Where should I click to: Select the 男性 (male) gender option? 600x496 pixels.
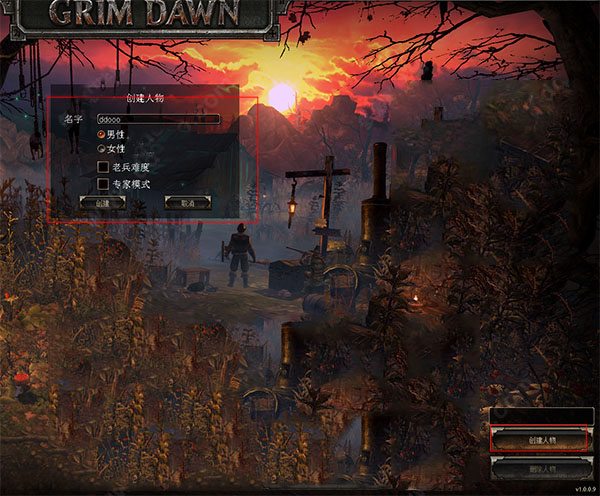pyautogui.click(x=101, y=134)
